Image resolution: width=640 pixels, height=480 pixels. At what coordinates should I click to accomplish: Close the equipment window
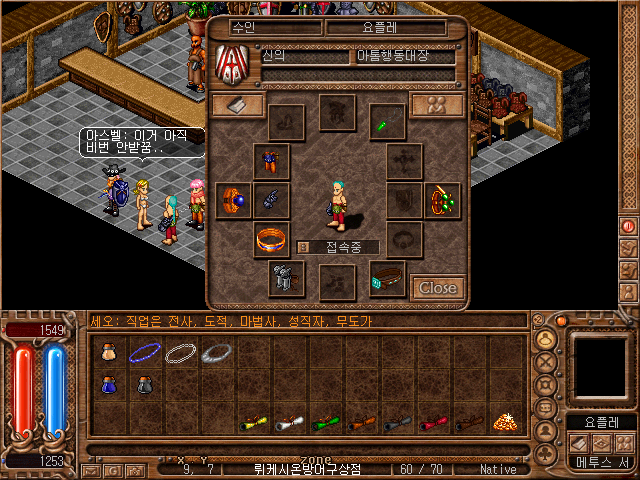tap(437, 288)
